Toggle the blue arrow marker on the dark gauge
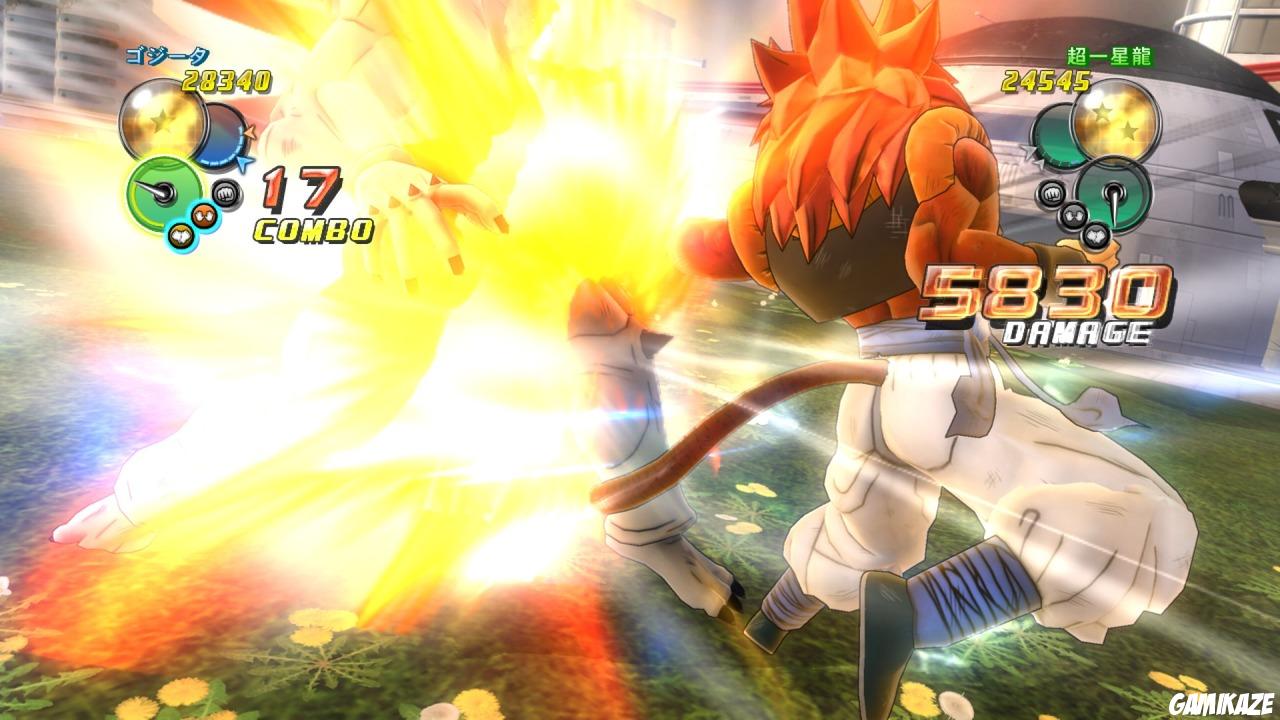 [243, 162]
